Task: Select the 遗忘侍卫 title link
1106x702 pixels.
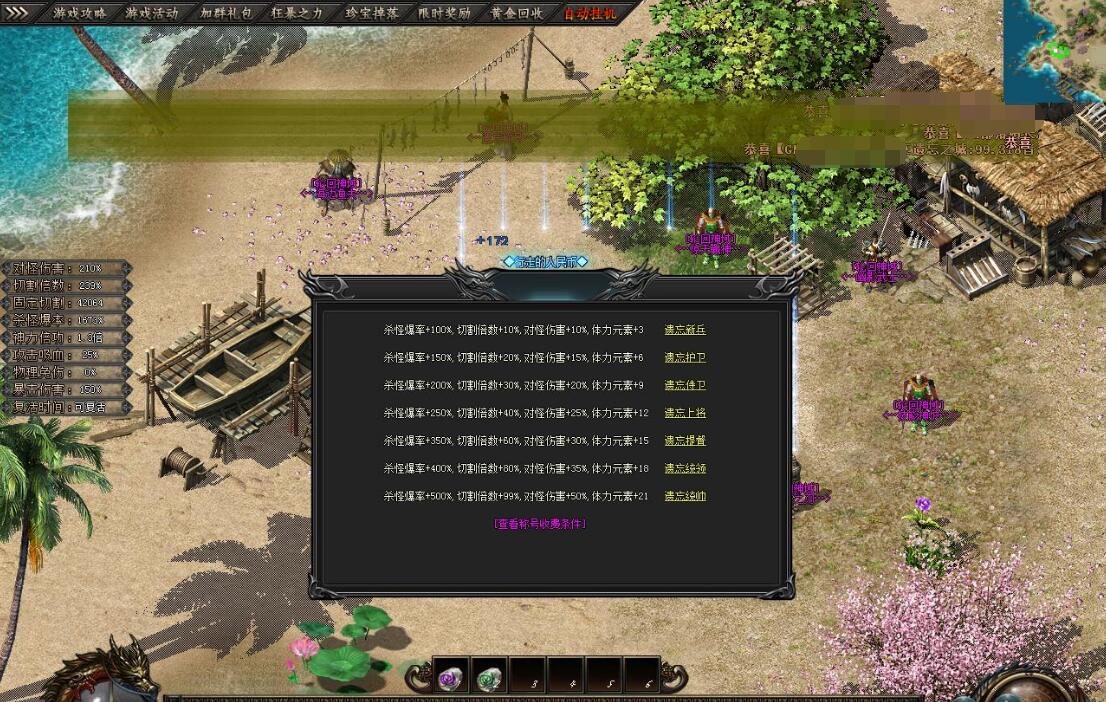Action: tap(685, 386)
